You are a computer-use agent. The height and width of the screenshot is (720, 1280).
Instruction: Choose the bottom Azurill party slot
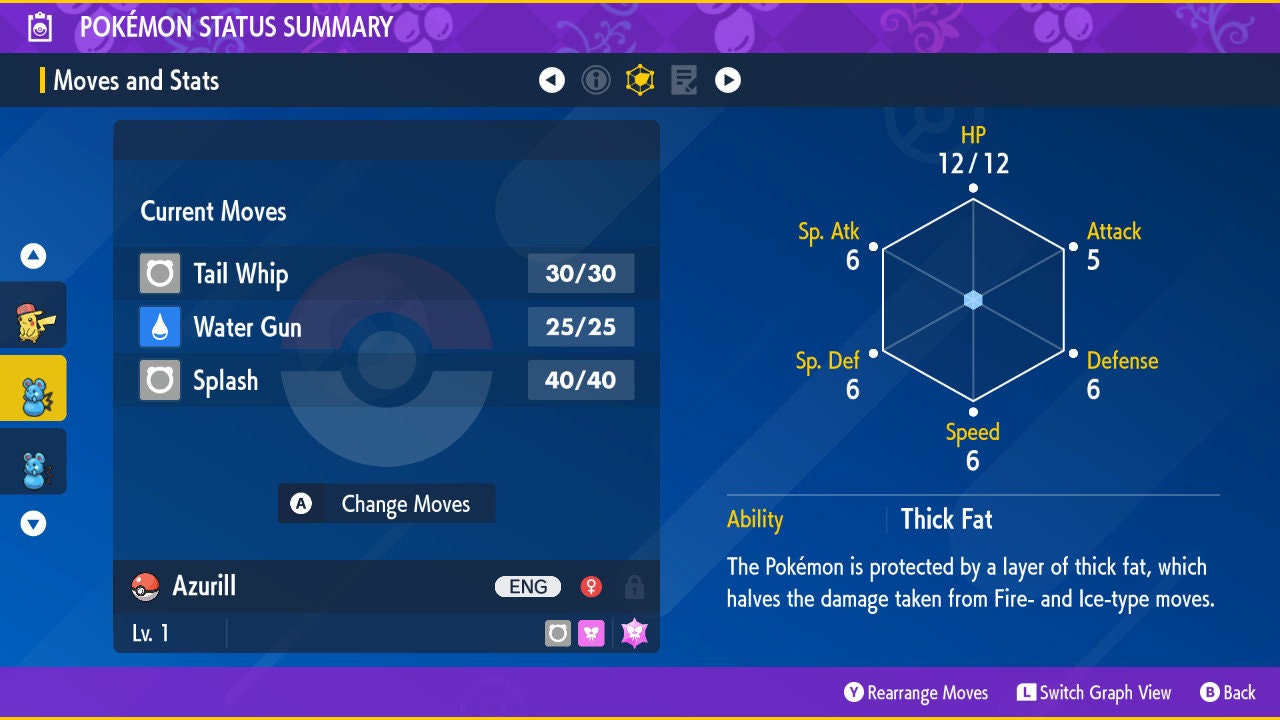coord(33,461)
